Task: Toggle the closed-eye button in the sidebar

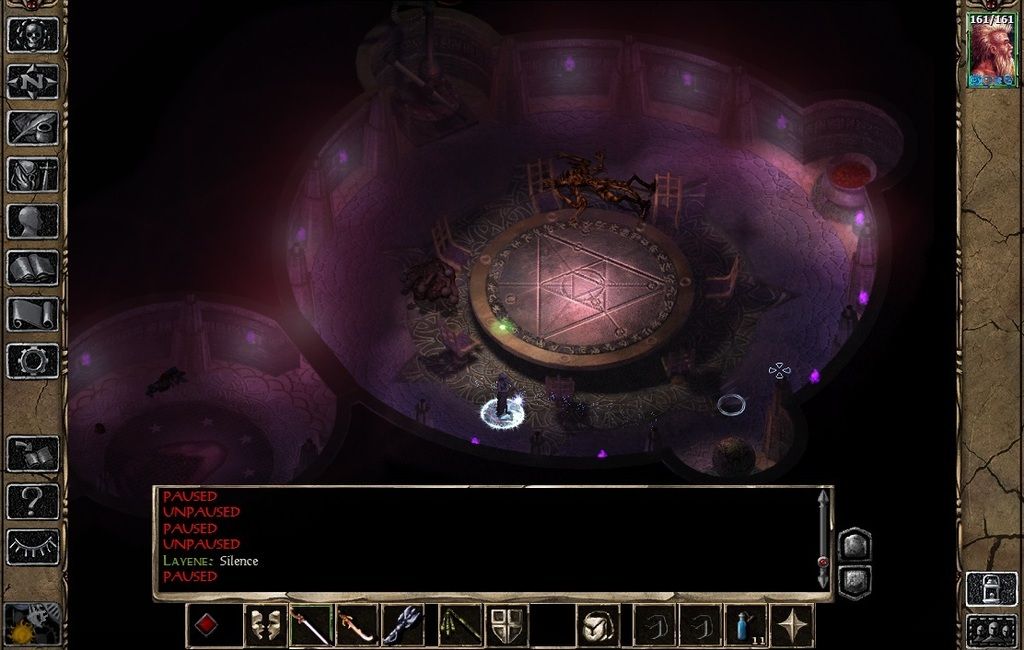Action: 33,547
